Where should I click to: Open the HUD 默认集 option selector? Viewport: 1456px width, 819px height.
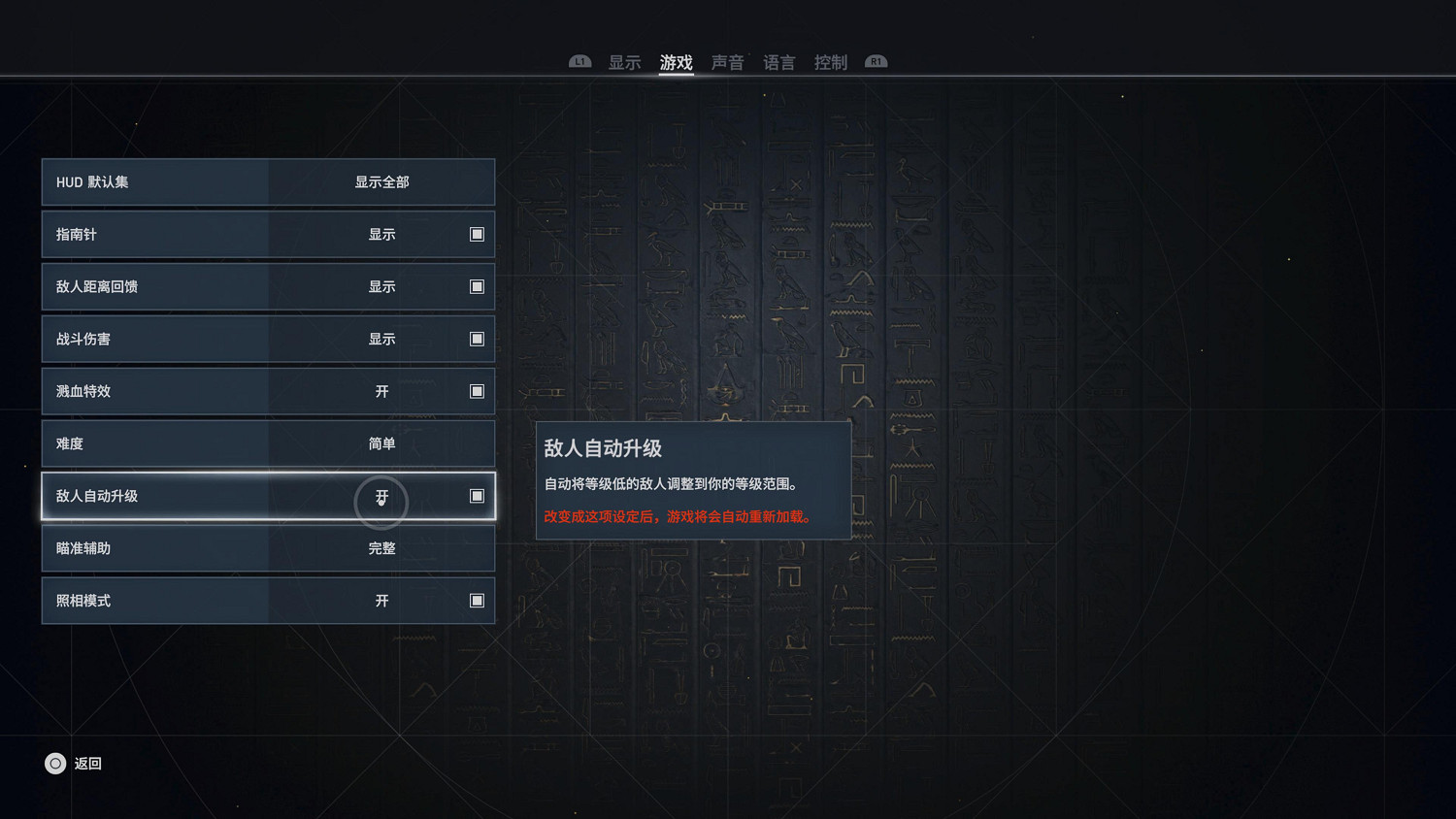tap(268, 181)
